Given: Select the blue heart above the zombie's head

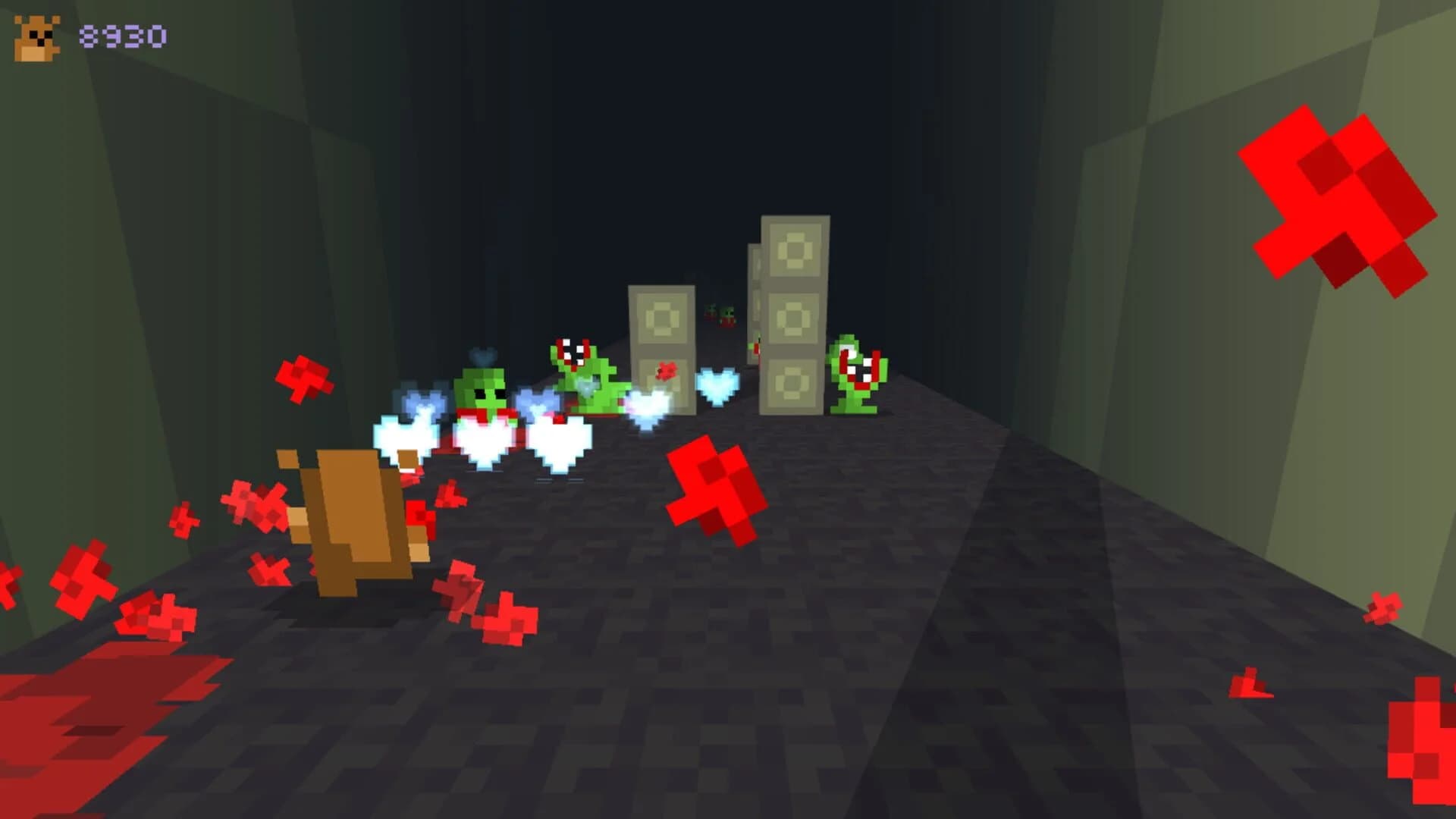Looking at the screenshot, I should [480, 355].
